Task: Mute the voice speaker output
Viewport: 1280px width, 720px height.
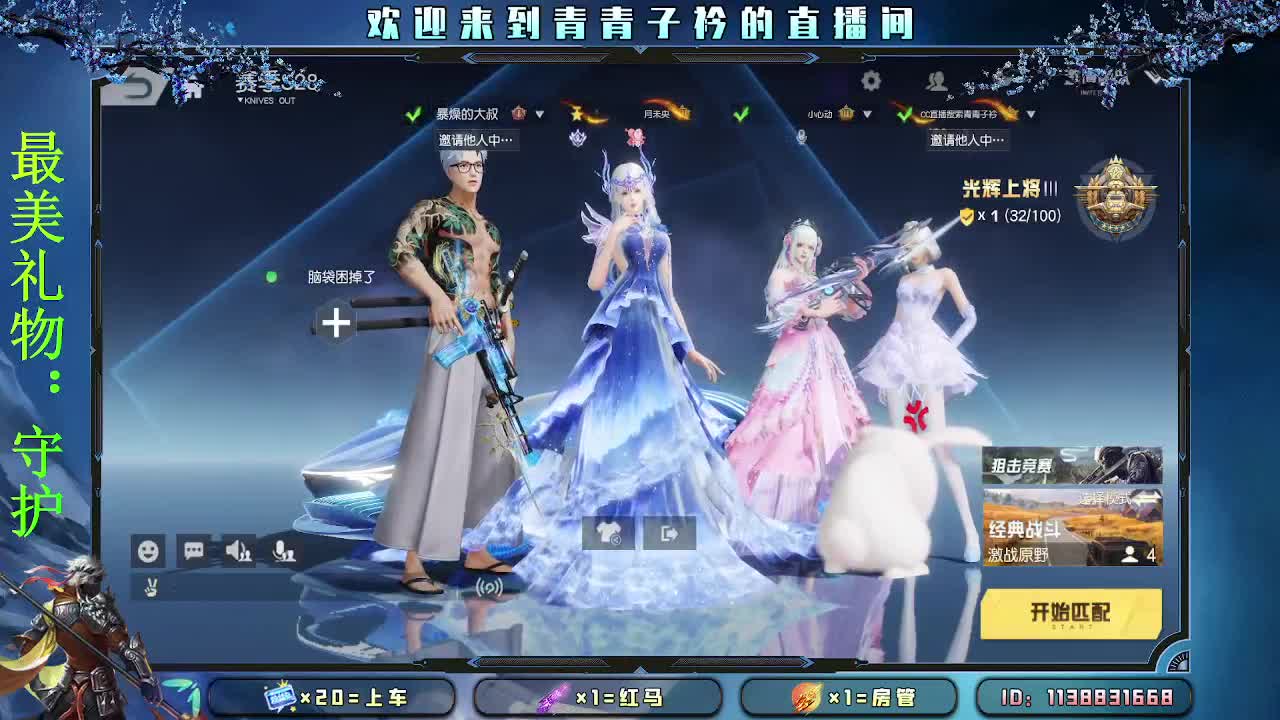Action: click(x=240, y=550)
